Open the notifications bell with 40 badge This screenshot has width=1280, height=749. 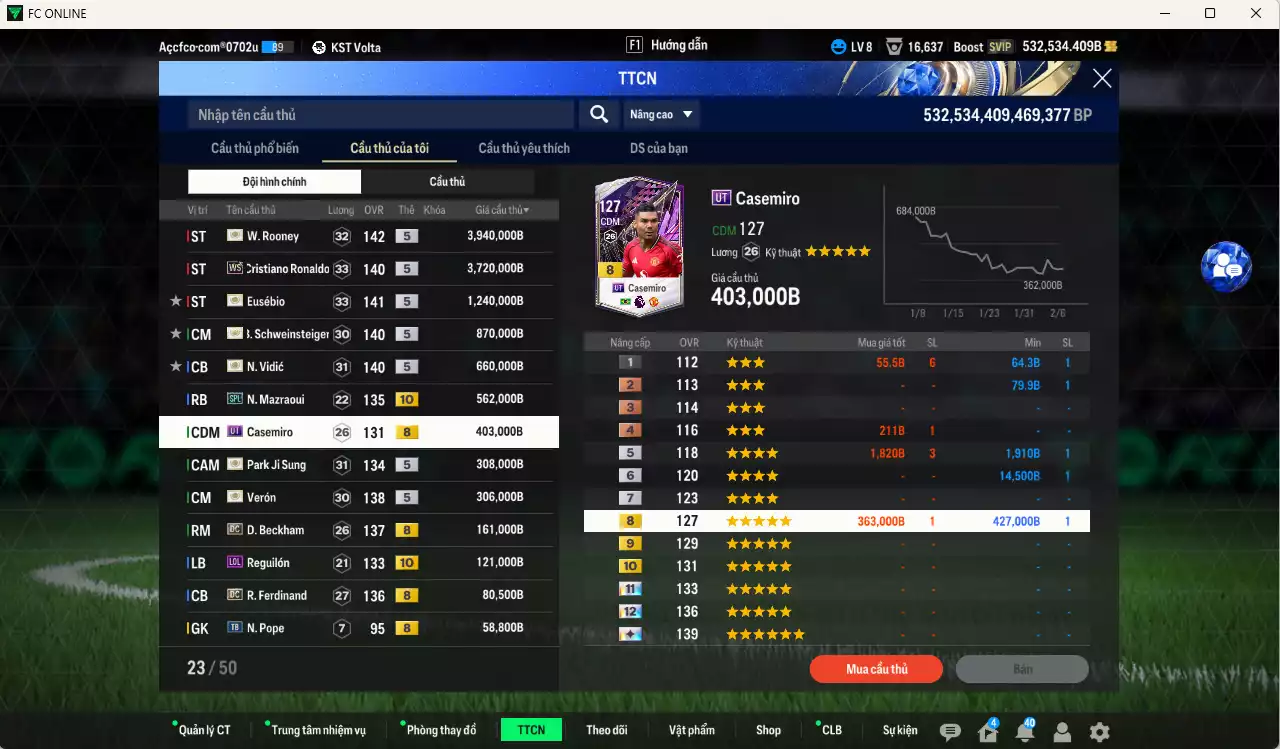1024,733
